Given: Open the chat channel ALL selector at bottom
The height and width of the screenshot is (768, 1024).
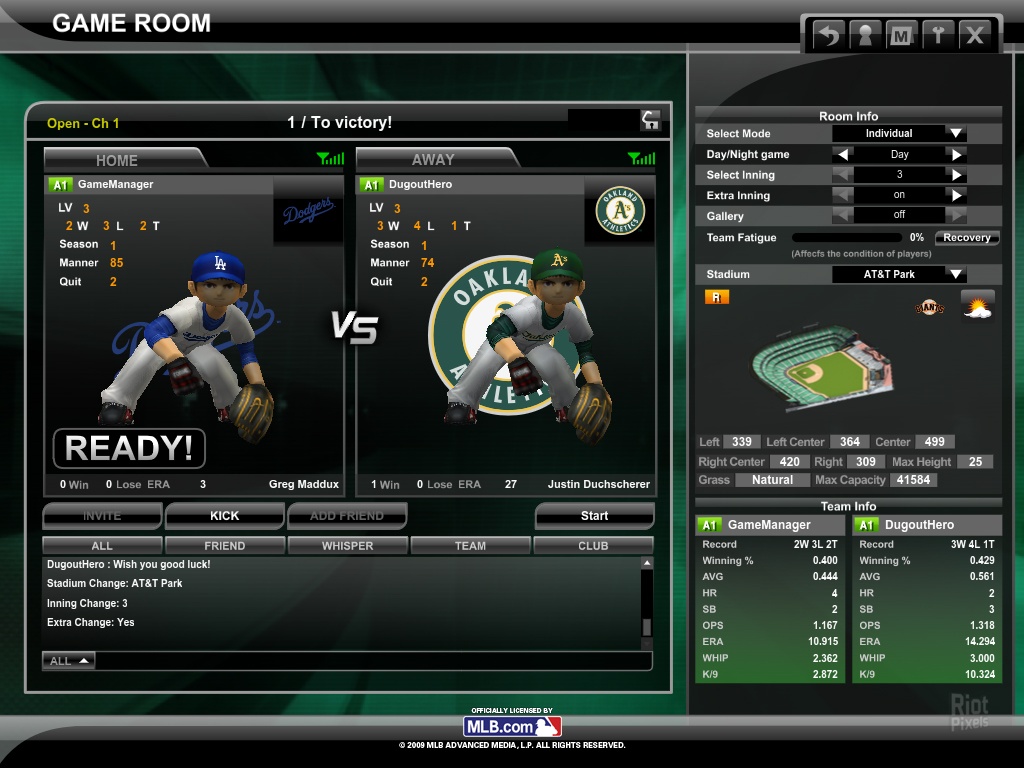Looking at the screenshot, I should (69, 661).
